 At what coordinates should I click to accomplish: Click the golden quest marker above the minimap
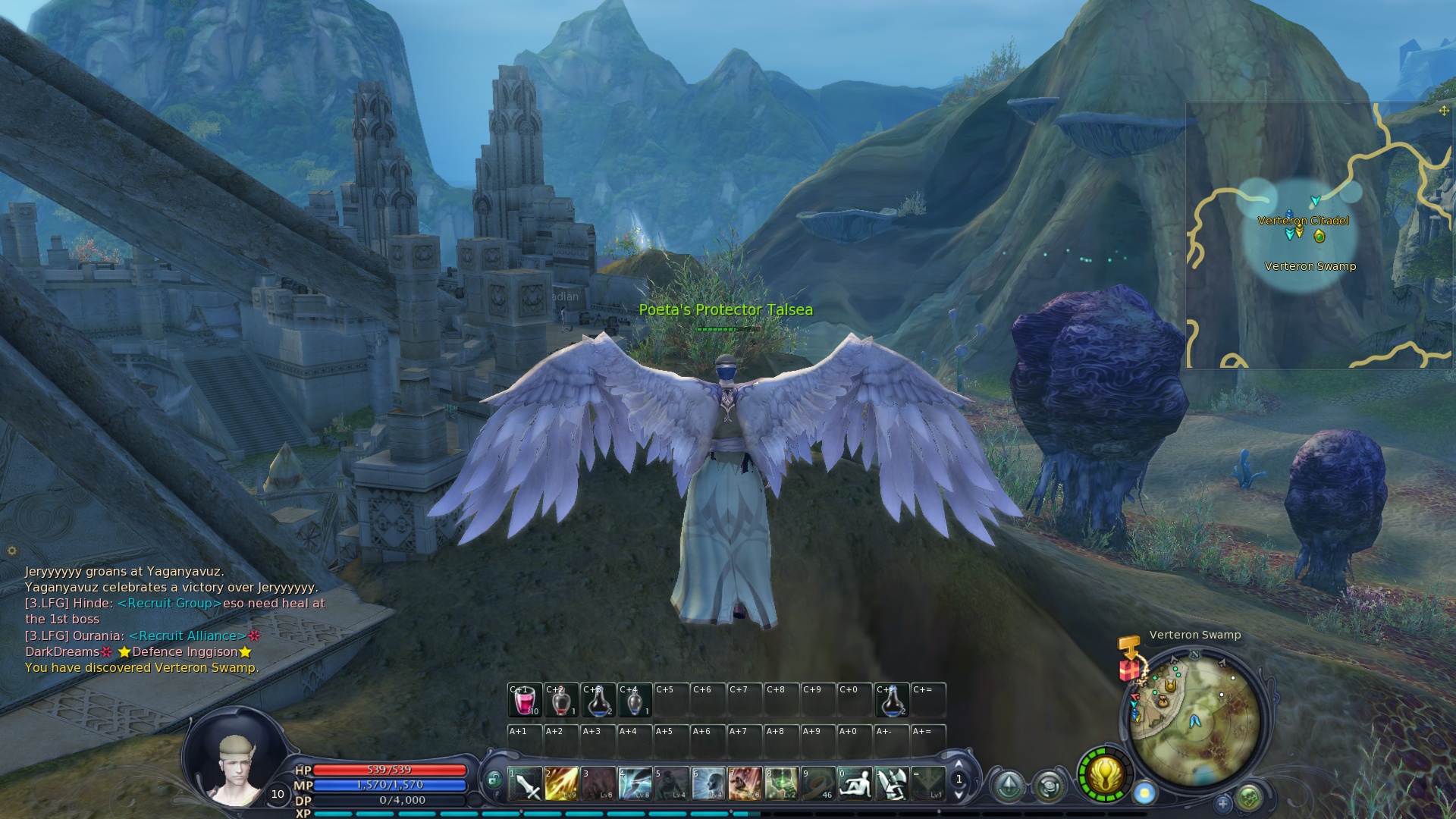[1128, 646]
